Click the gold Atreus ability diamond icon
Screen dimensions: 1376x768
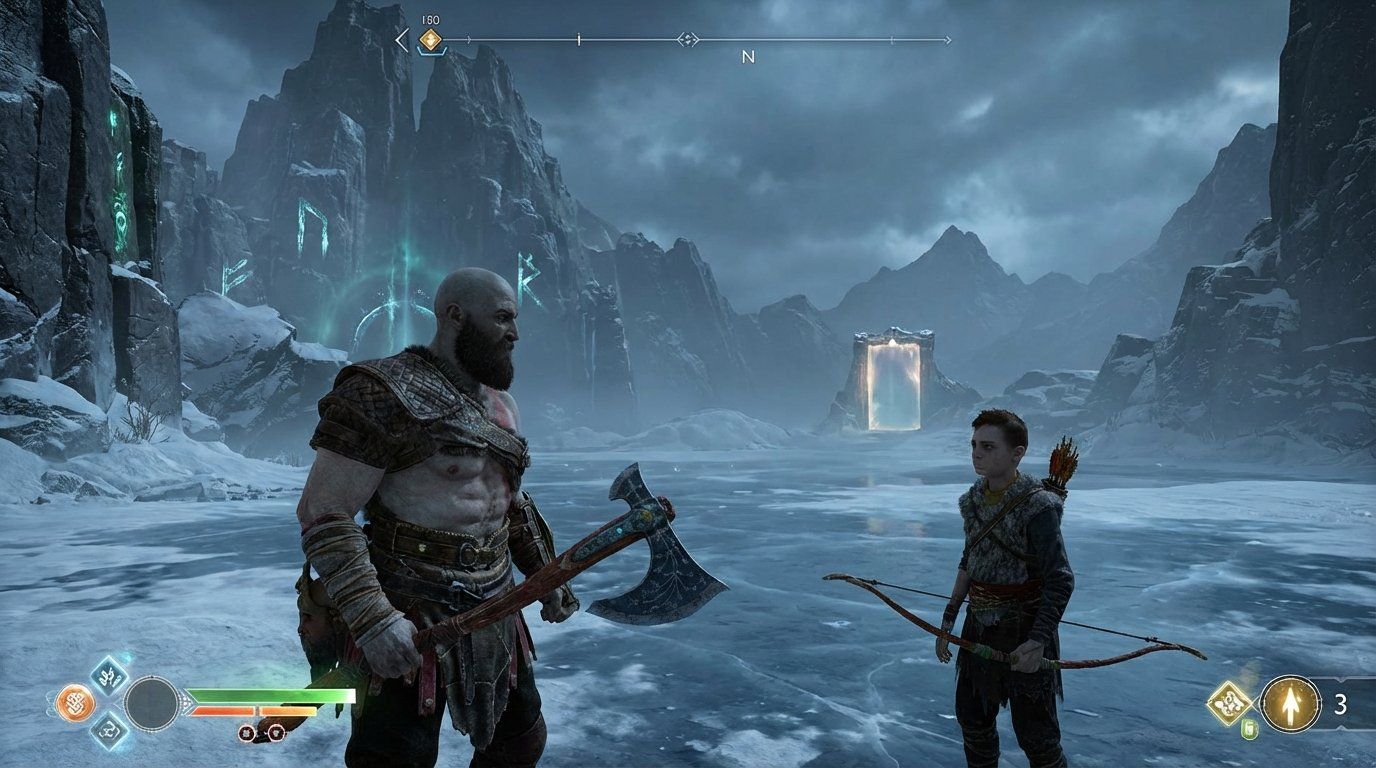(x=1229, y=701)
